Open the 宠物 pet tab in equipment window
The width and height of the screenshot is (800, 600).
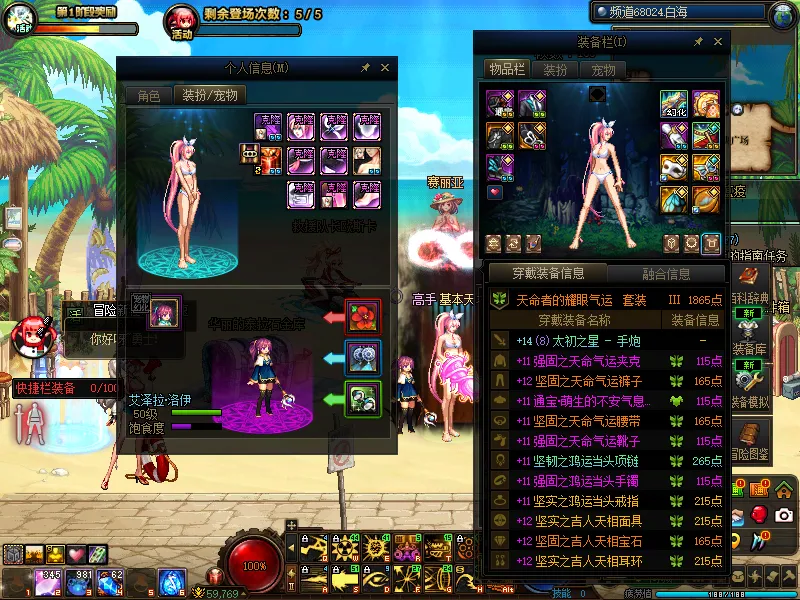tap(603, 70)
